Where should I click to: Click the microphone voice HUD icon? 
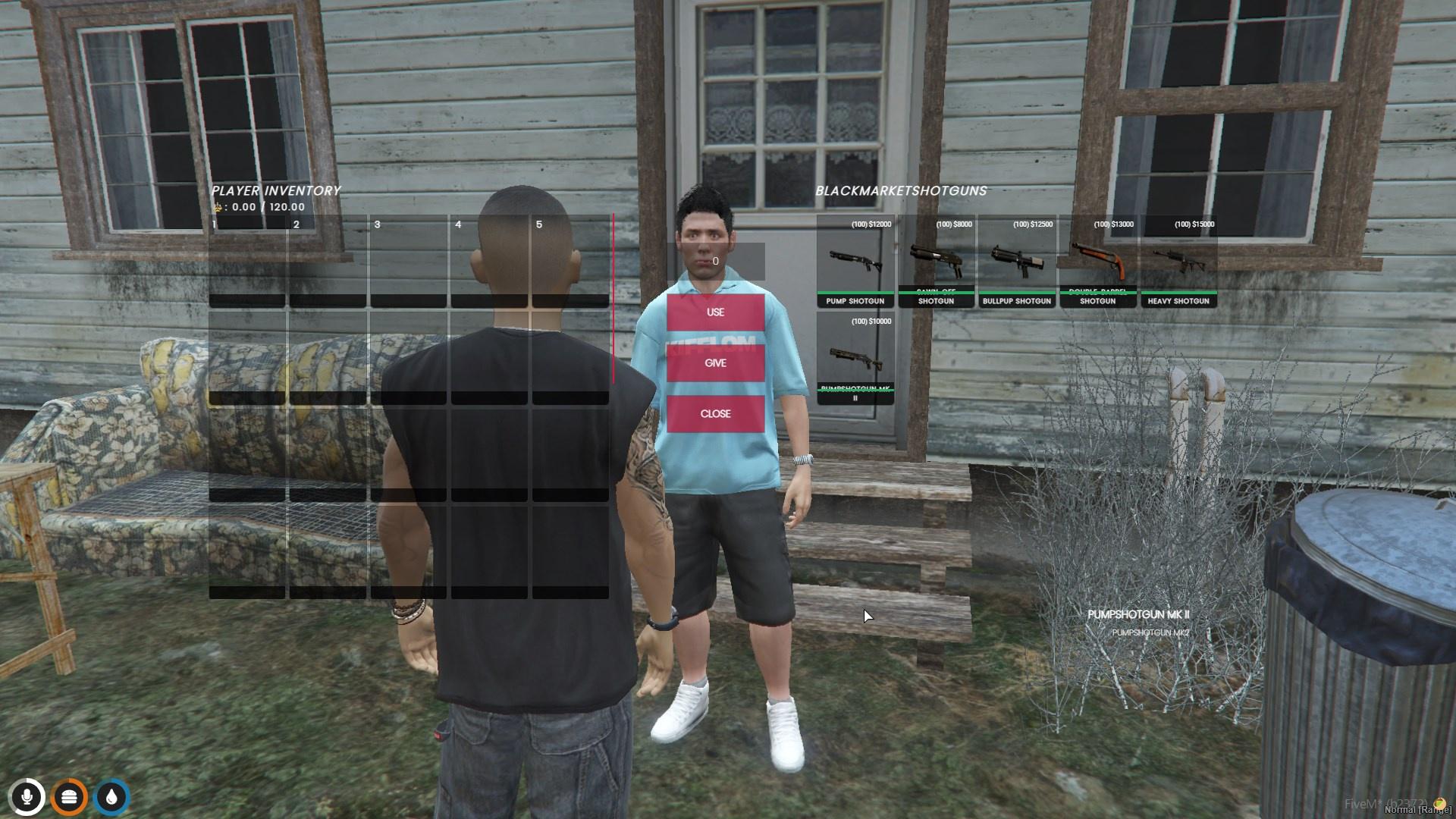tap(27, 797)
